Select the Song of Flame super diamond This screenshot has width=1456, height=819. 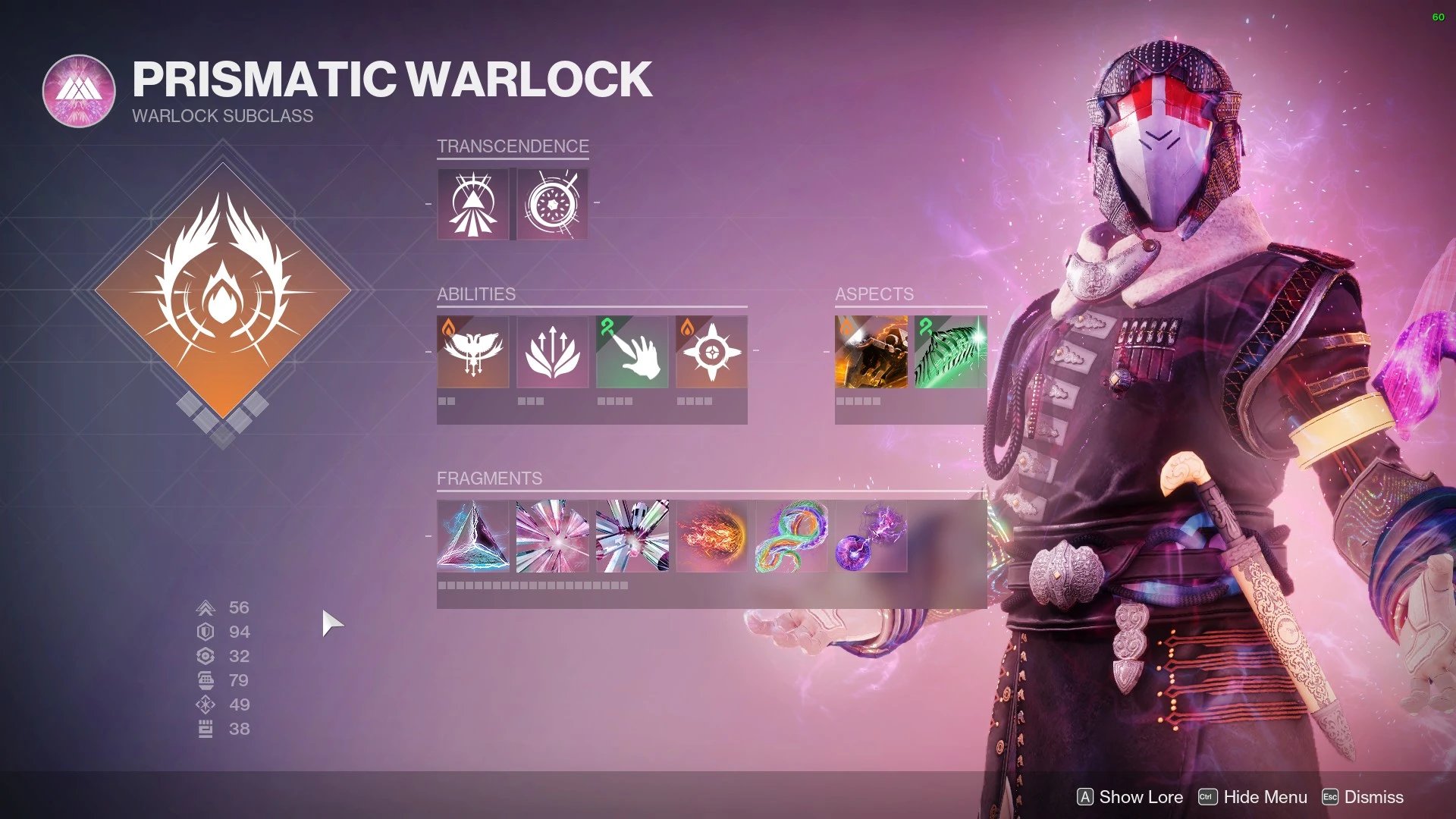pyautogui.click(x=222, y=290)
